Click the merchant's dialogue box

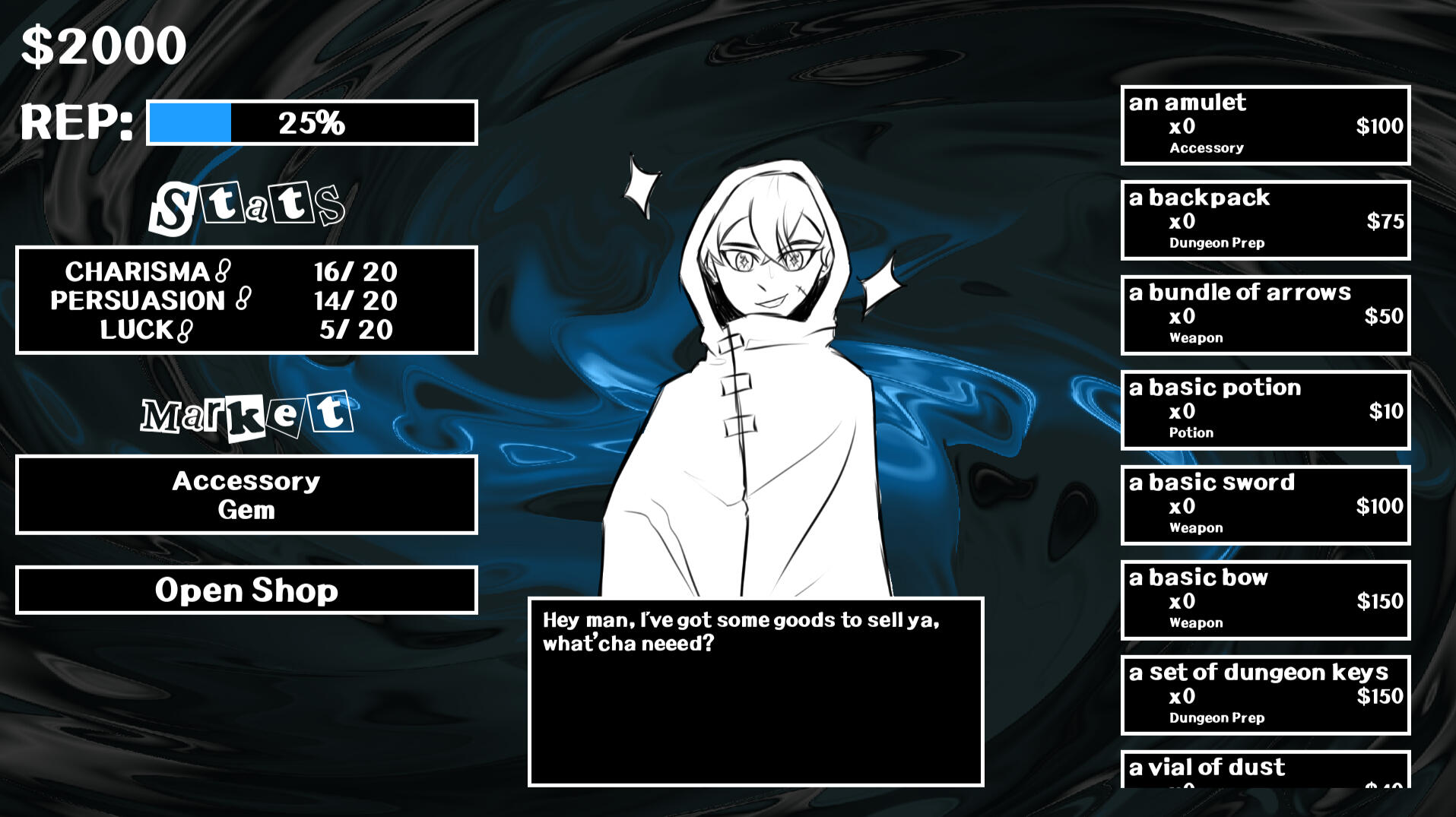(x=756, y=692)
